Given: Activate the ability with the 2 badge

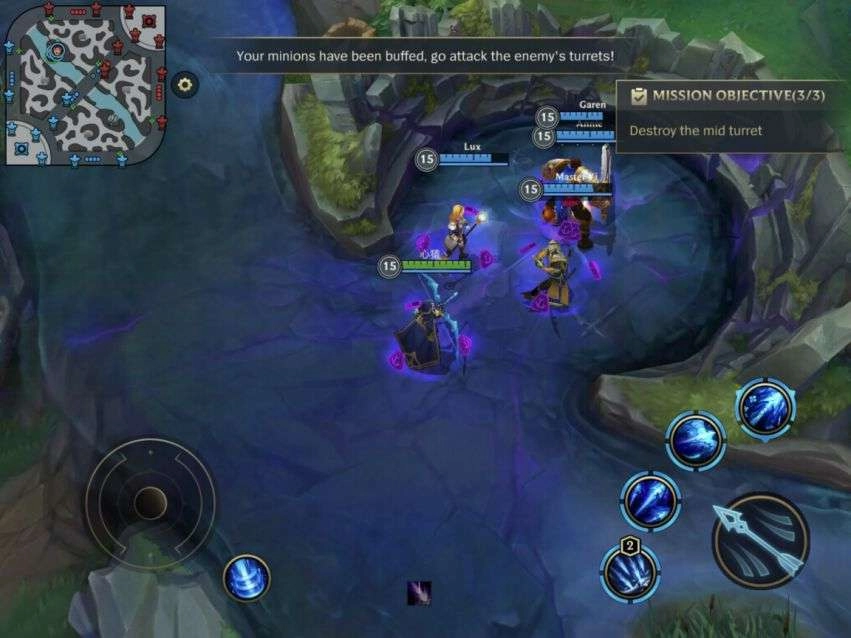Looking at the screenshot, I should [x=631, y=573].
